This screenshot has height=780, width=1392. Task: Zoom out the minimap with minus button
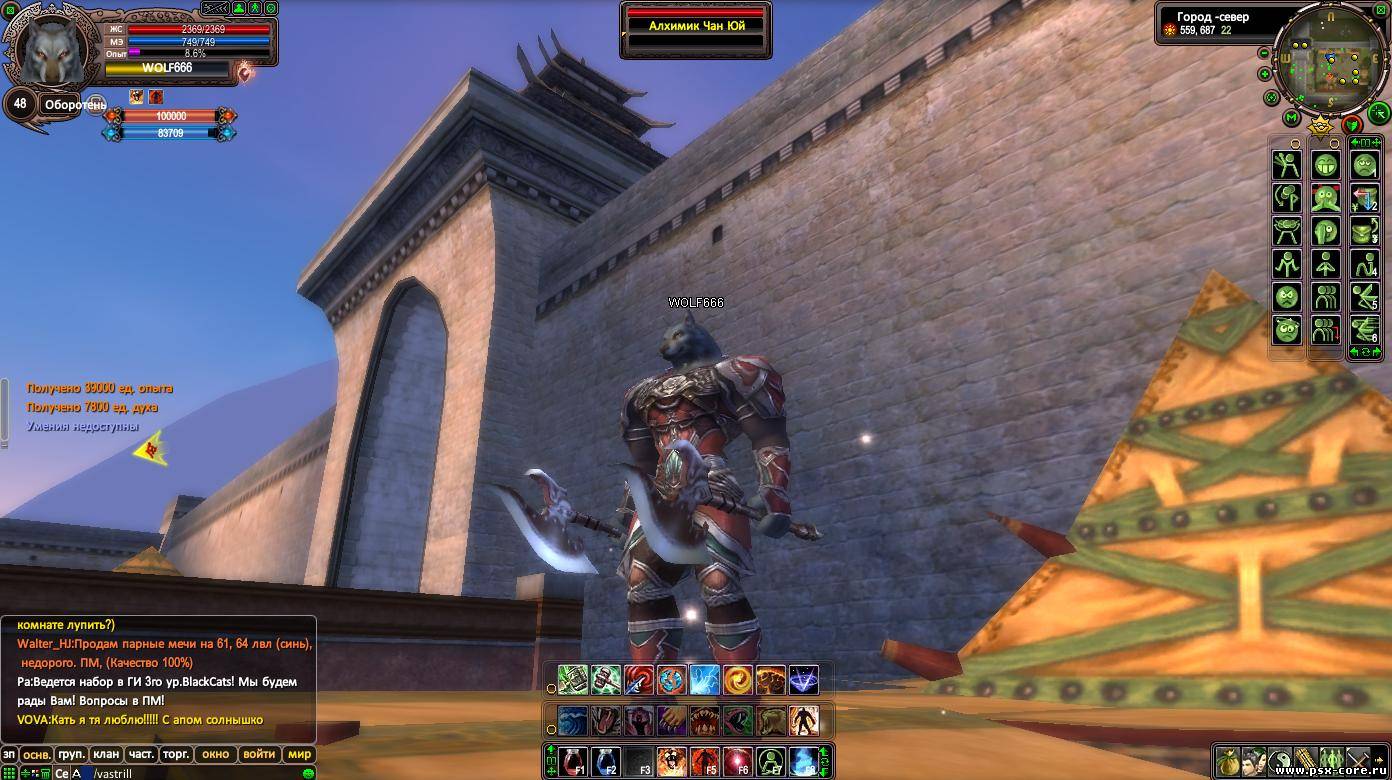coord(1264,54)
